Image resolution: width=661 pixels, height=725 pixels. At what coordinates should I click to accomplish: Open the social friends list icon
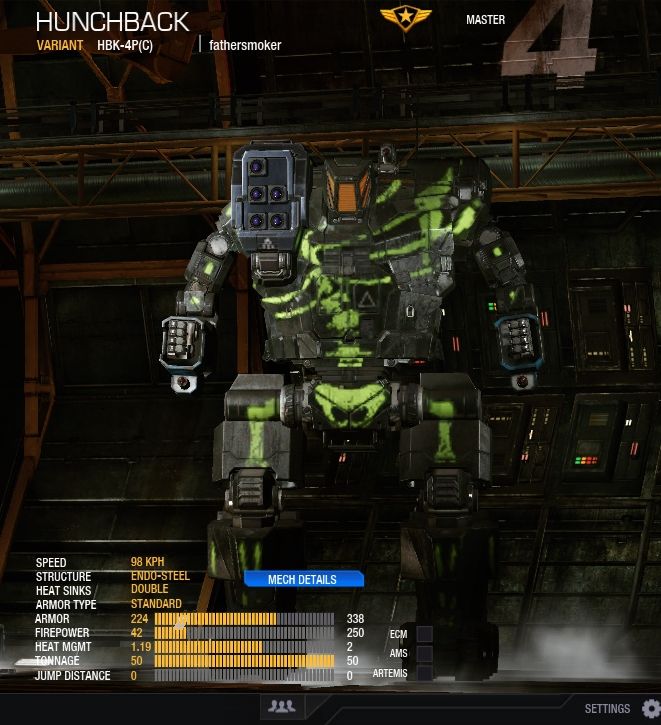[x=282, y=707]
